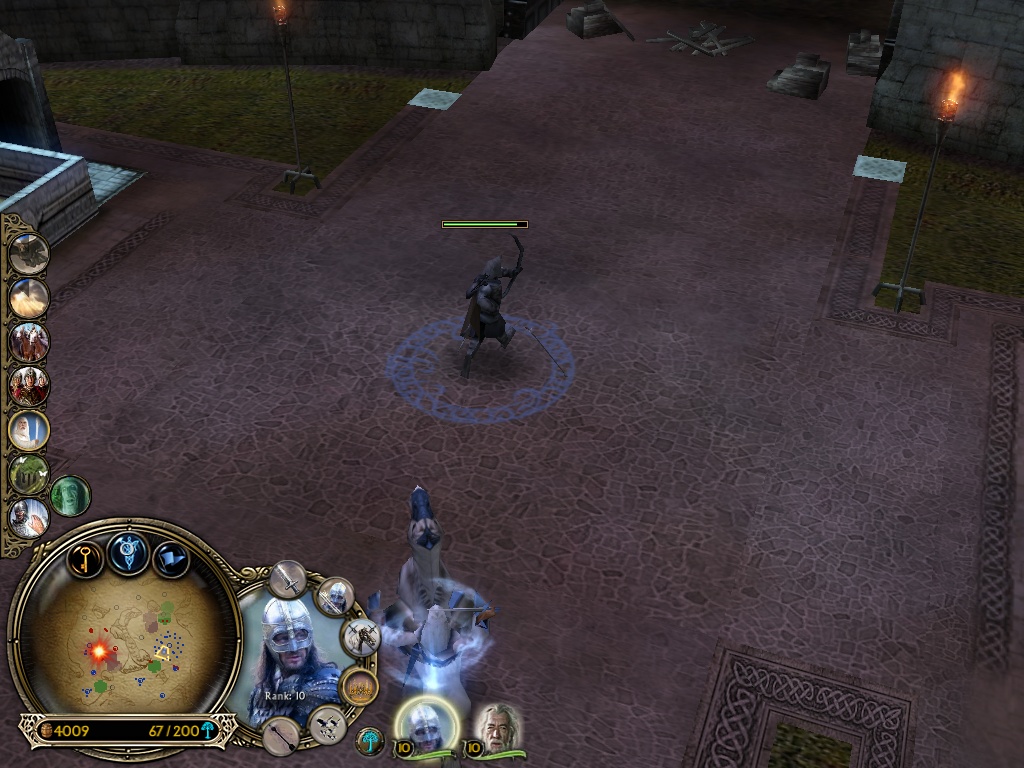
Task: Activate the golden army ability icon
Action: 358,687
